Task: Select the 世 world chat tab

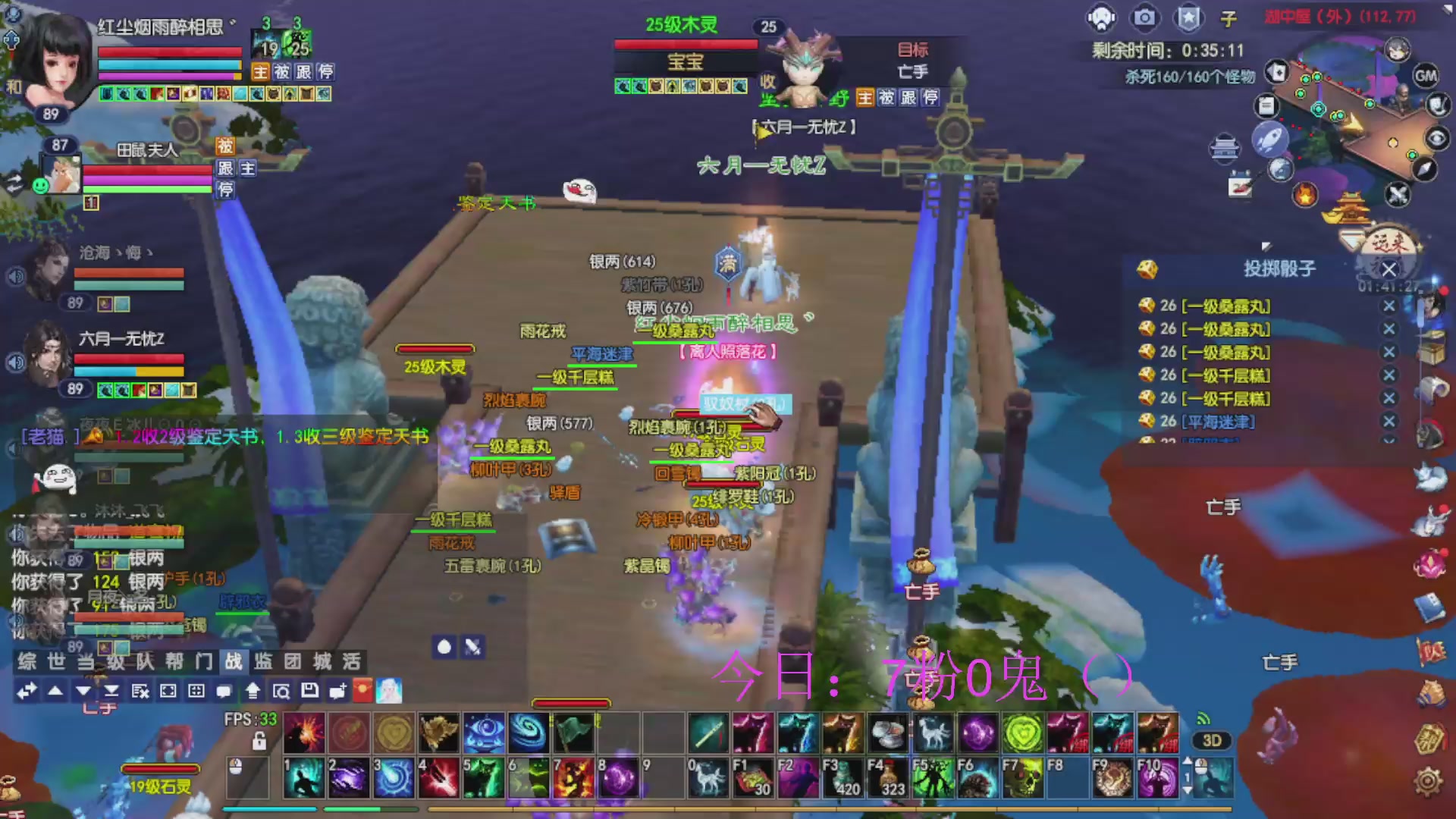Action: click(x=57, y=661)
